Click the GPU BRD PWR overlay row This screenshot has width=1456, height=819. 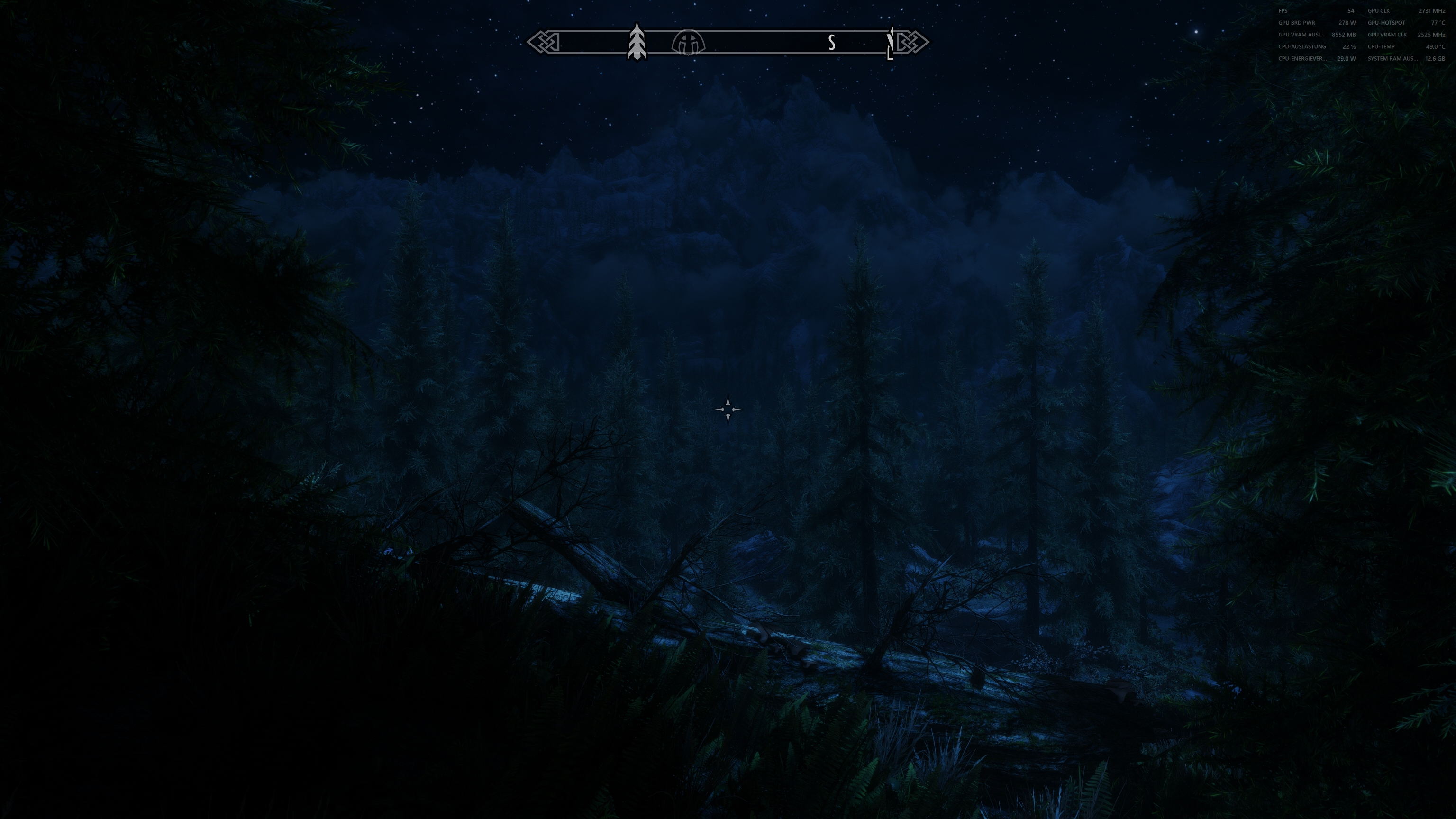(x=1297, y=23)
